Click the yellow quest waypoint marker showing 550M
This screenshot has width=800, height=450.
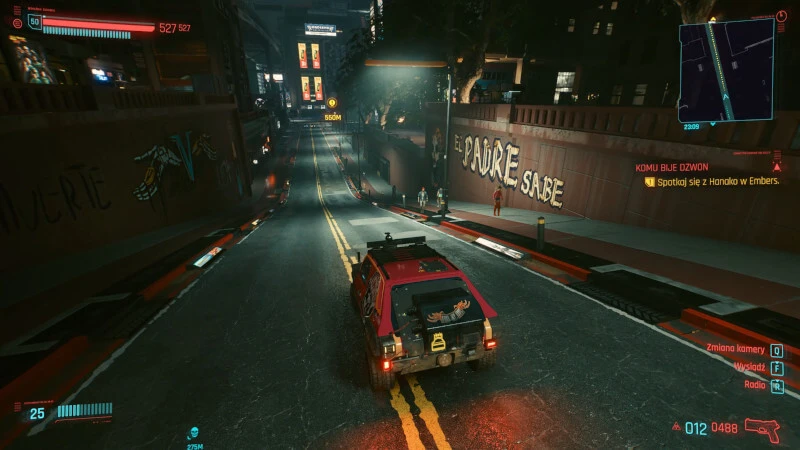tap(332, 104)
